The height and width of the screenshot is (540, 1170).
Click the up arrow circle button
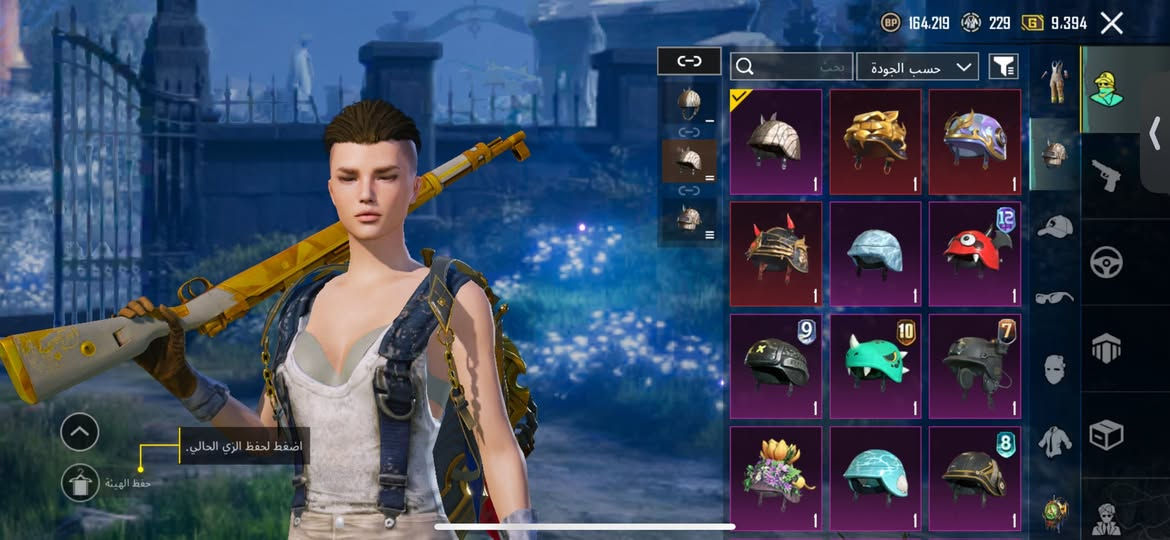[x=79, y=432]
